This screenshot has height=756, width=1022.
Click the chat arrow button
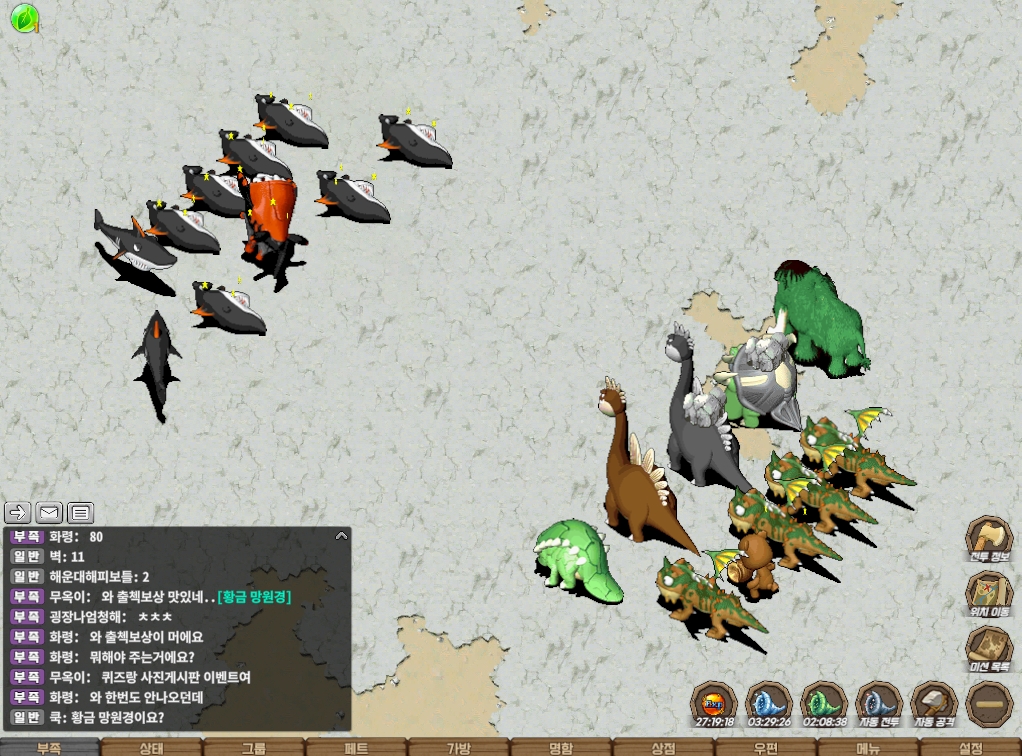coord(18,513)
